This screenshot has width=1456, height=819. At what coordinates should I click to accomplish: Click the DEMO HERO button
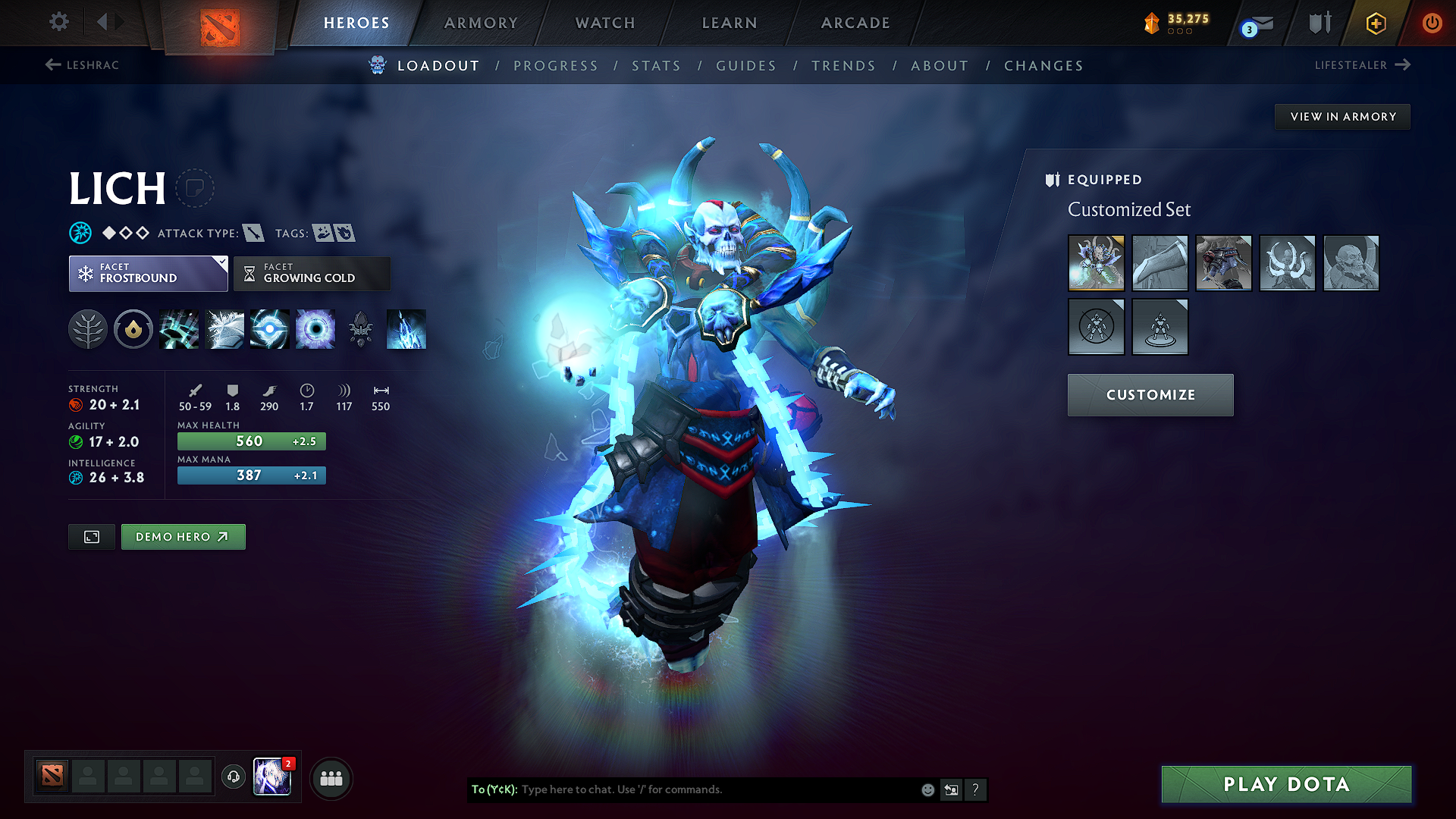coord(183,536)
